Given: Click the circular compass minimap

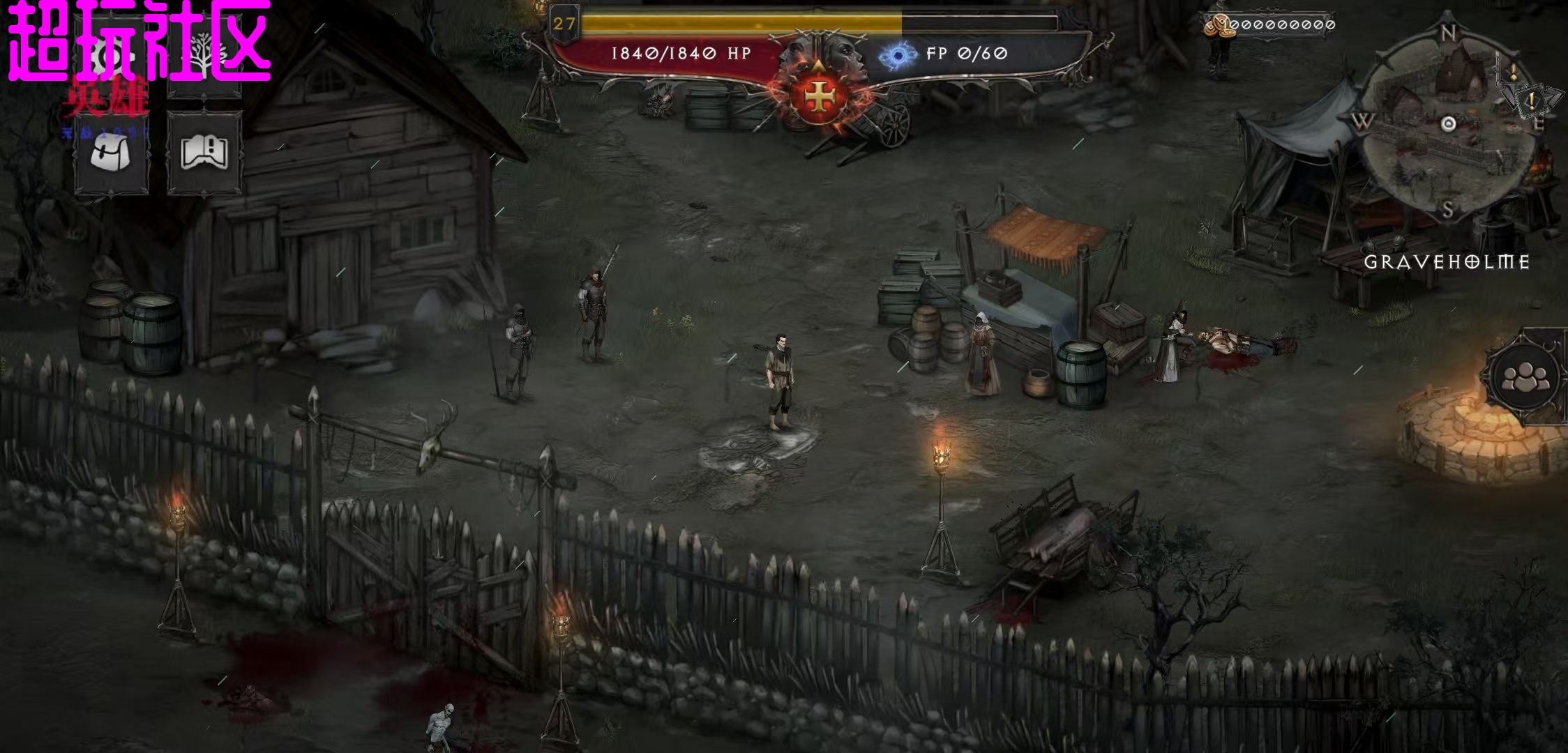Looking at the screenshot, I should coord(1448,125).
